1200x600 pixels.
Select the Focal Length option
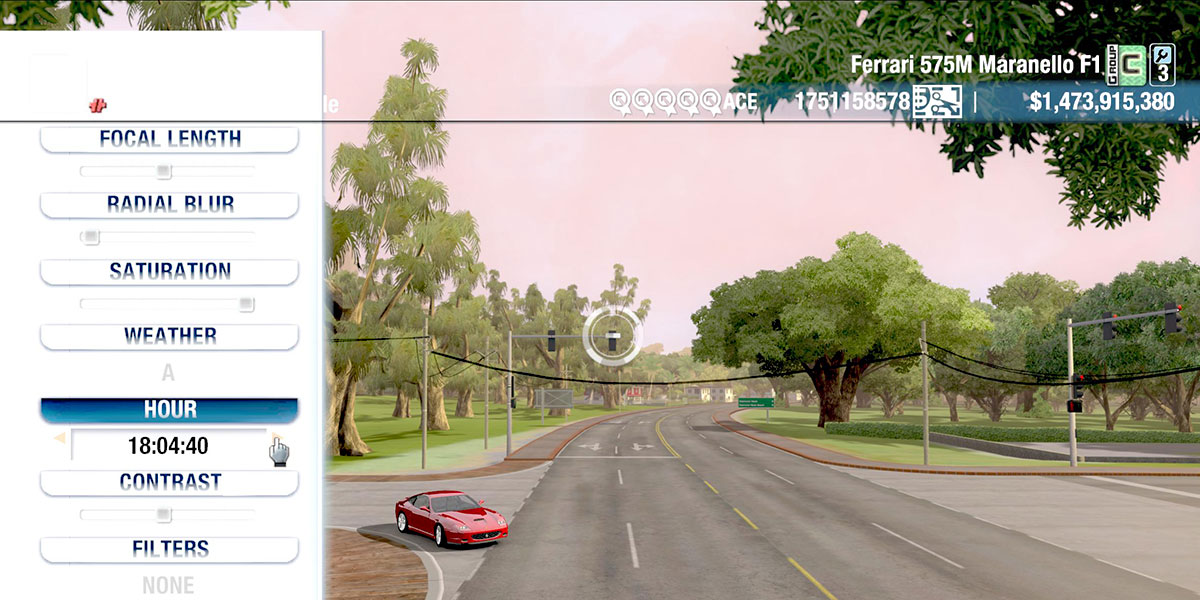[x=169, y=139]
